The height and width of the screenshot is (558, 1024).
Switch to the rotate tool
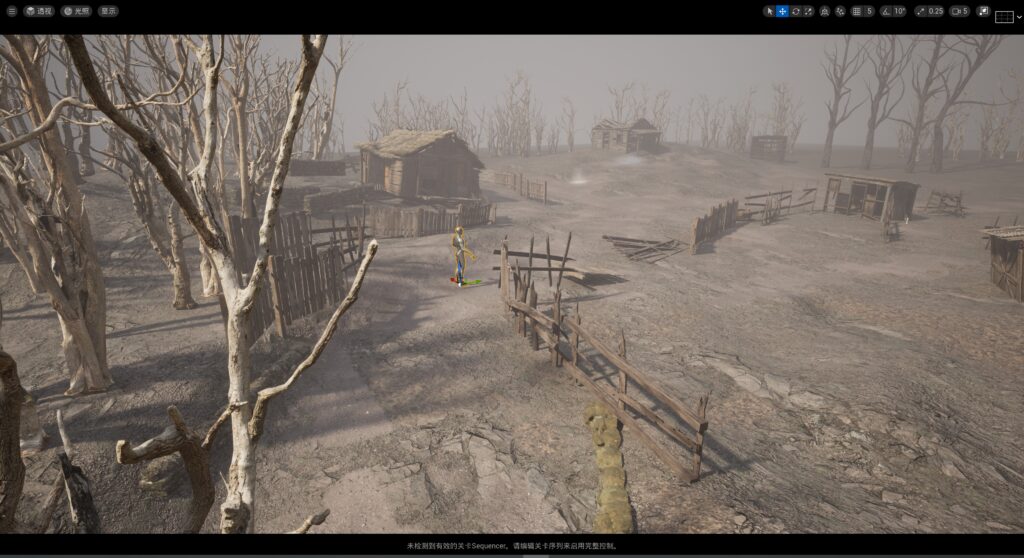(x=795, y=11)
